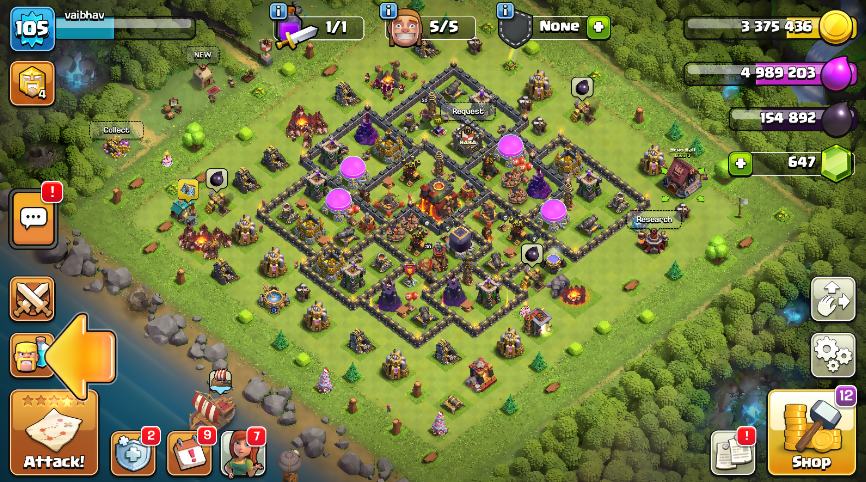This screenshot has height=482, width=866.
Task: Open the news notes button with alert
Action: point(732,453)
